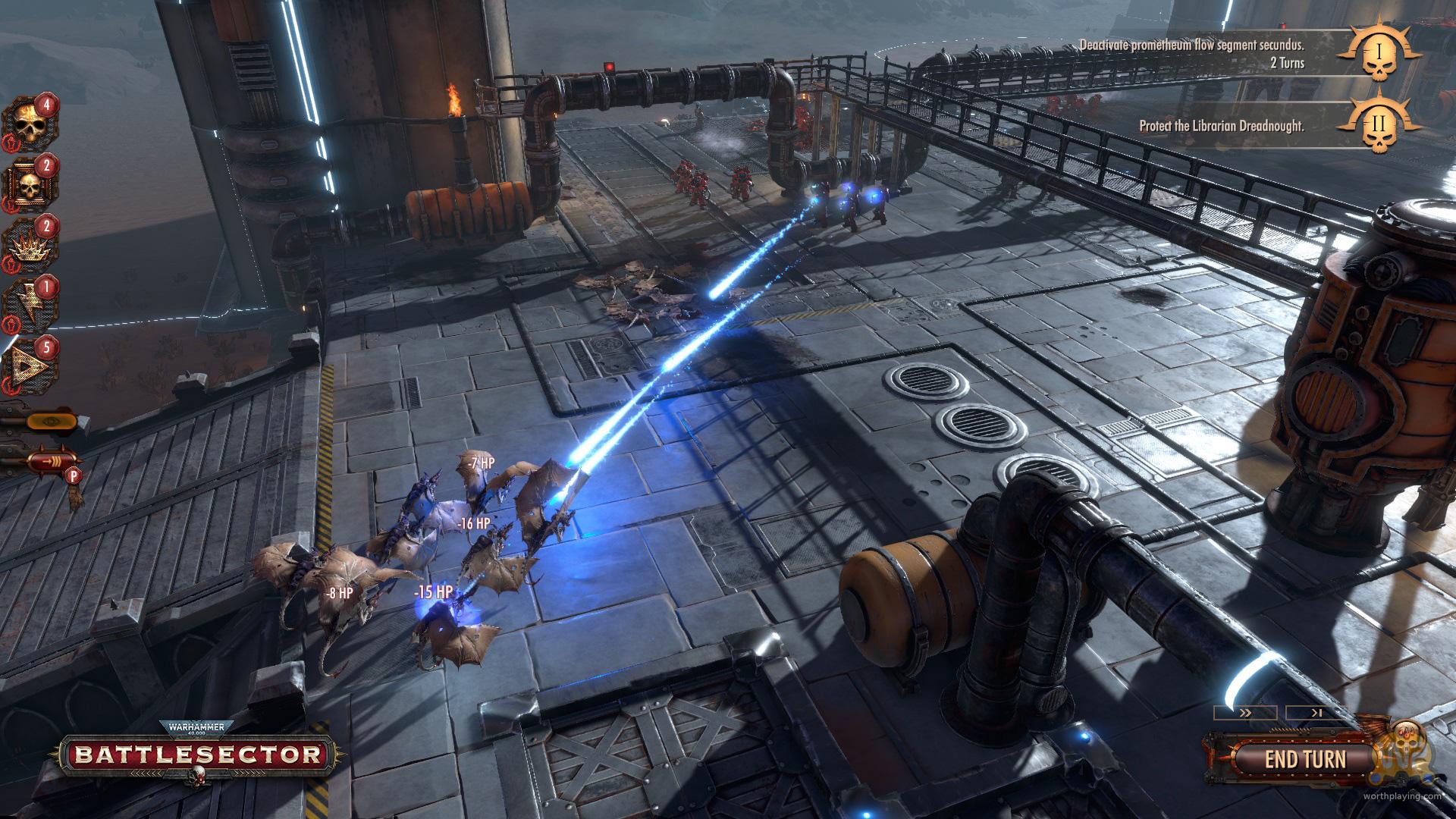Use the explosion burst ability

[x=30, y=243]
